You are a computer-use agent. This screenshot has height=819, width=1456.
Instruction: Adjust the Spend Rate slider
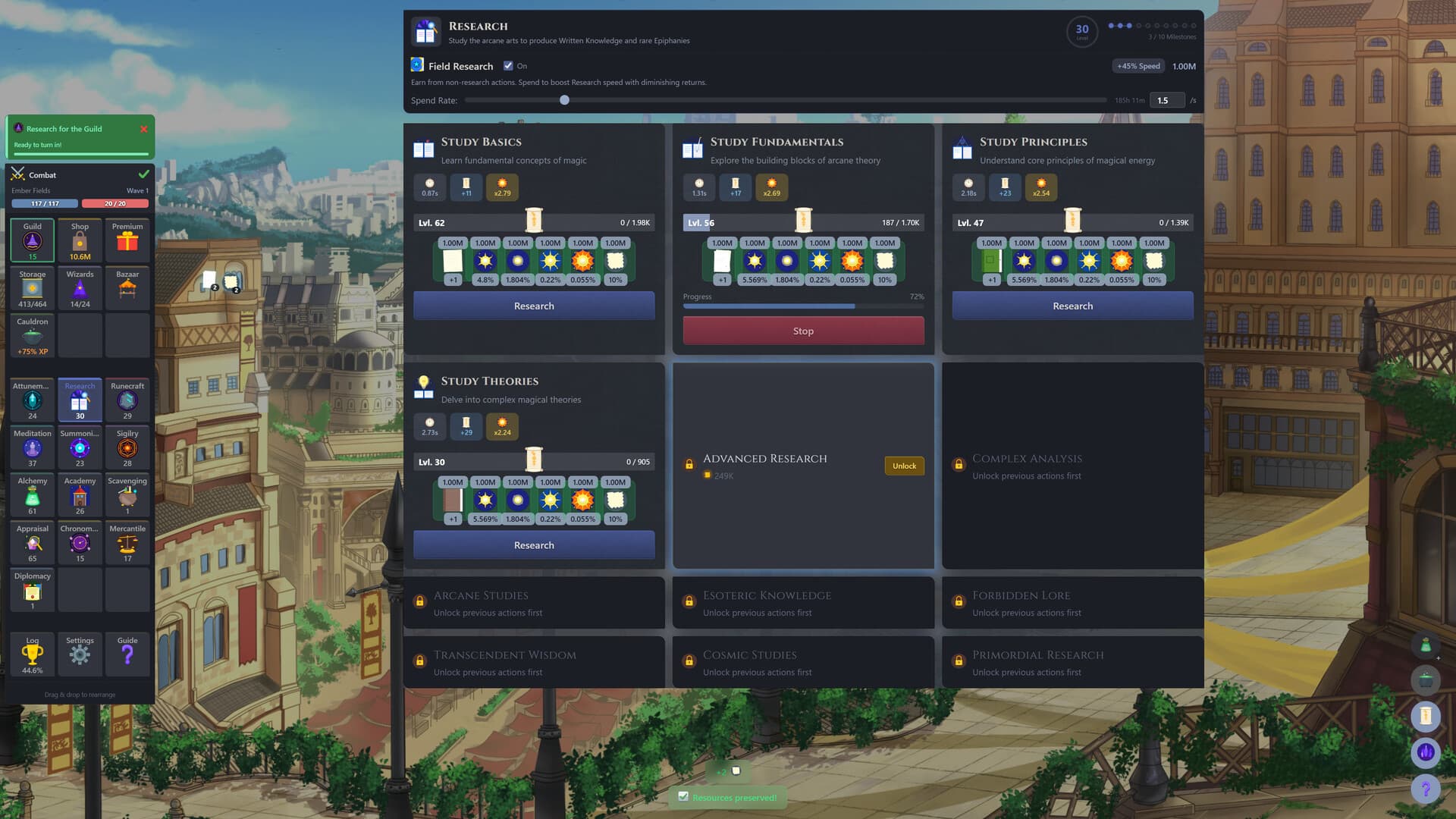tap(564, 99)
